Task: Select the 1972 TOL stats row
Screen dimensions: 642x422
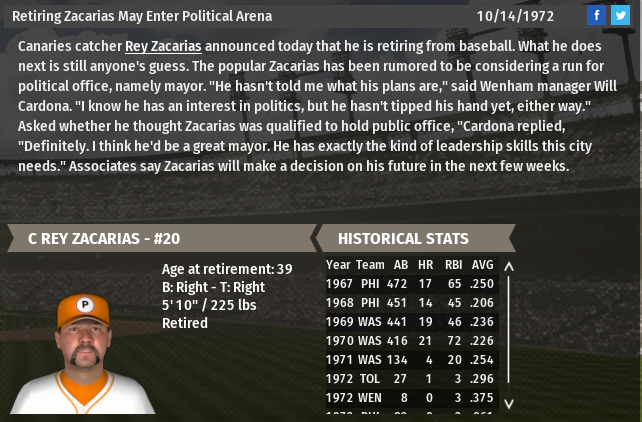Action: (410, 379)
